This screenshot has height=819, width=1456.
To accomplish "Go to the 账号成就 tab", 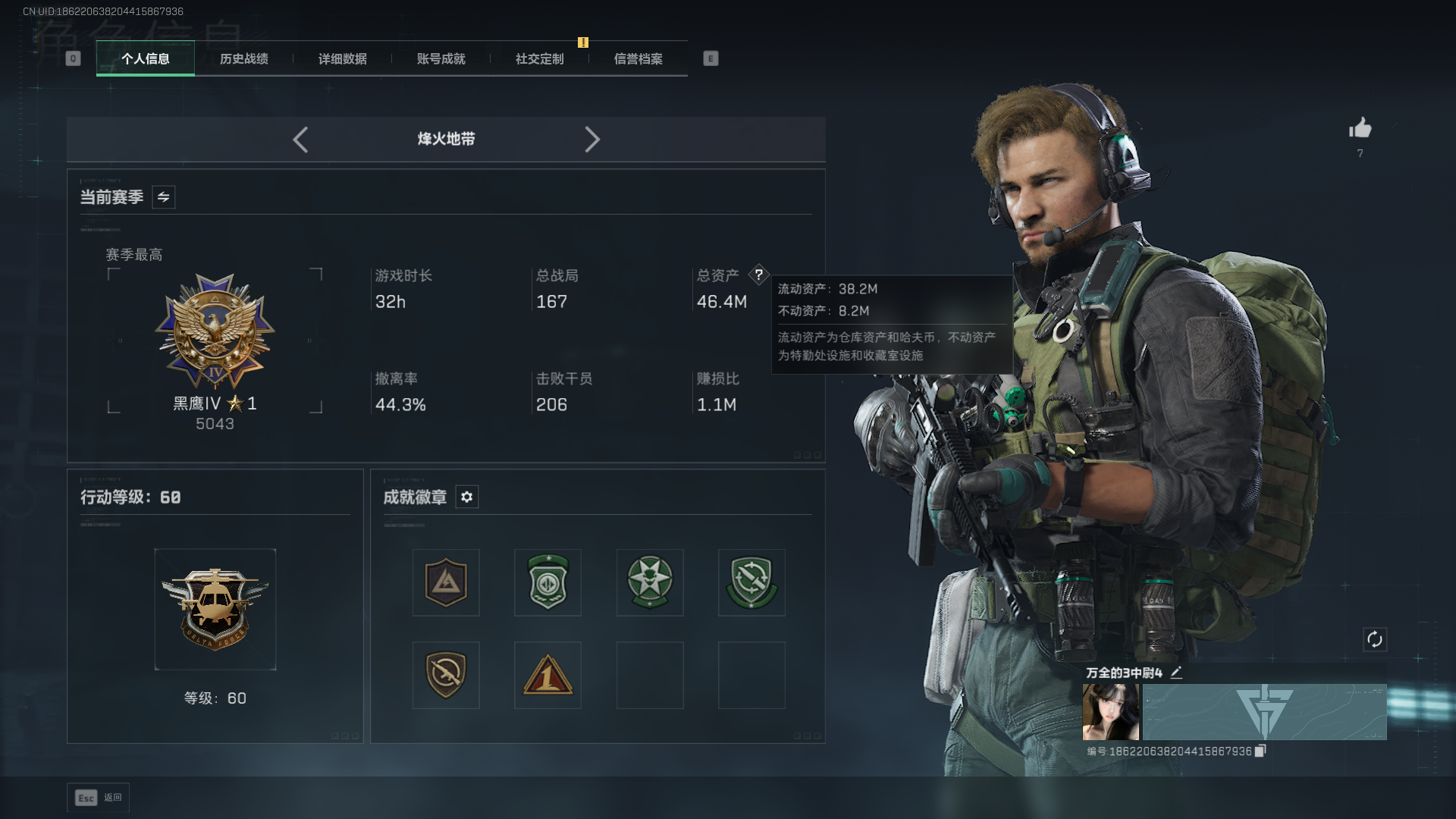I will click(441, 58).
